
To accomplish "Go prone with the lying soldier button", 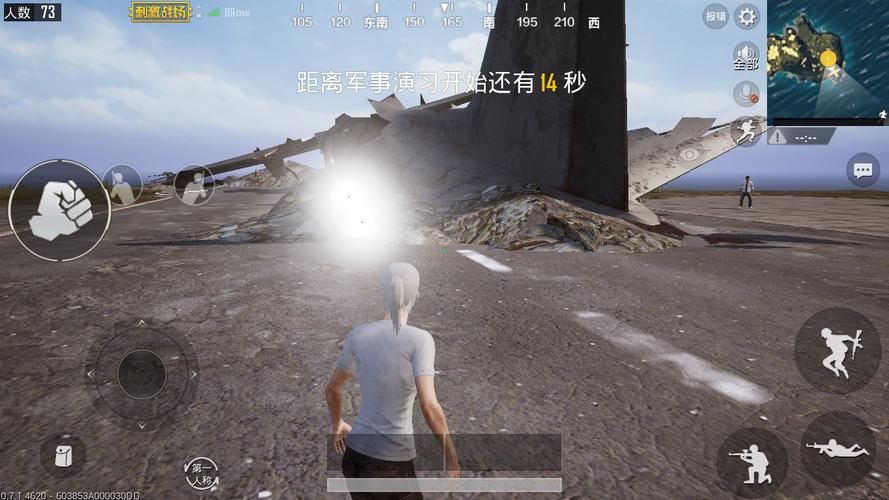I will tap(837, 449).
